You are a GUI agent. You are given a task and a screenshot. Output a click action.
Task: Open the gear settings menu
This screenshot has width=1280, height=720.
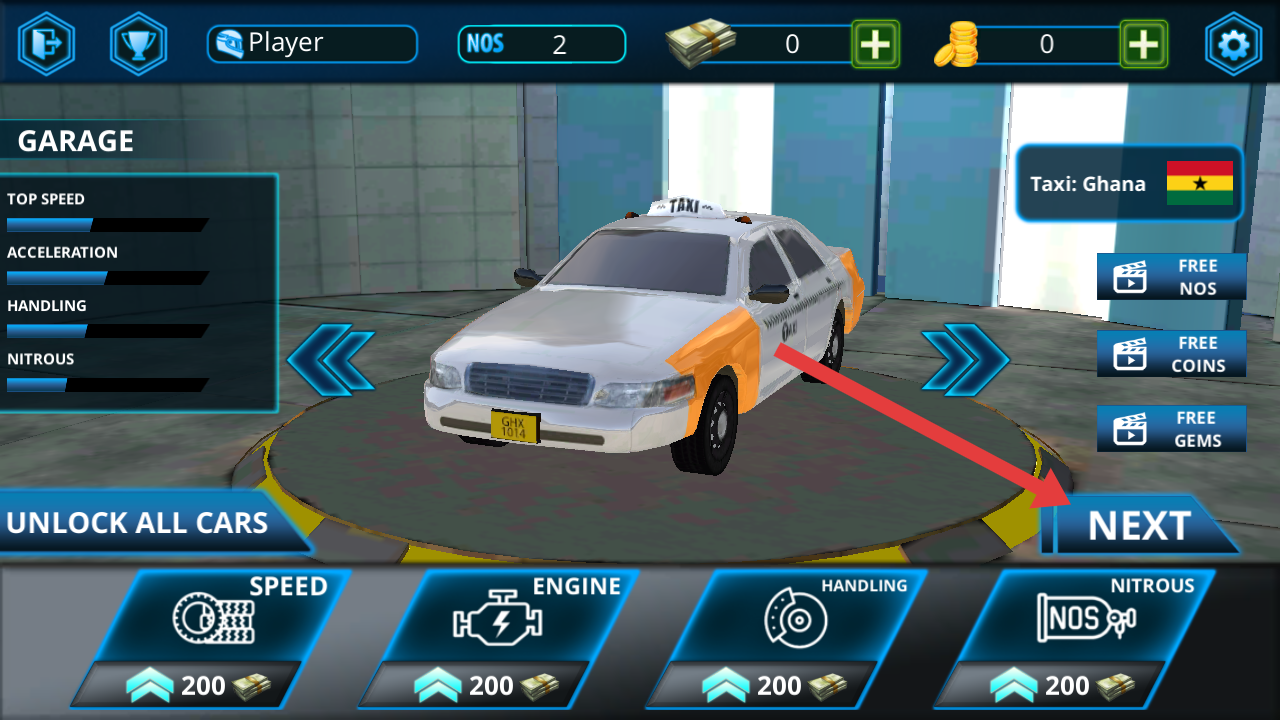point(1233,44)
